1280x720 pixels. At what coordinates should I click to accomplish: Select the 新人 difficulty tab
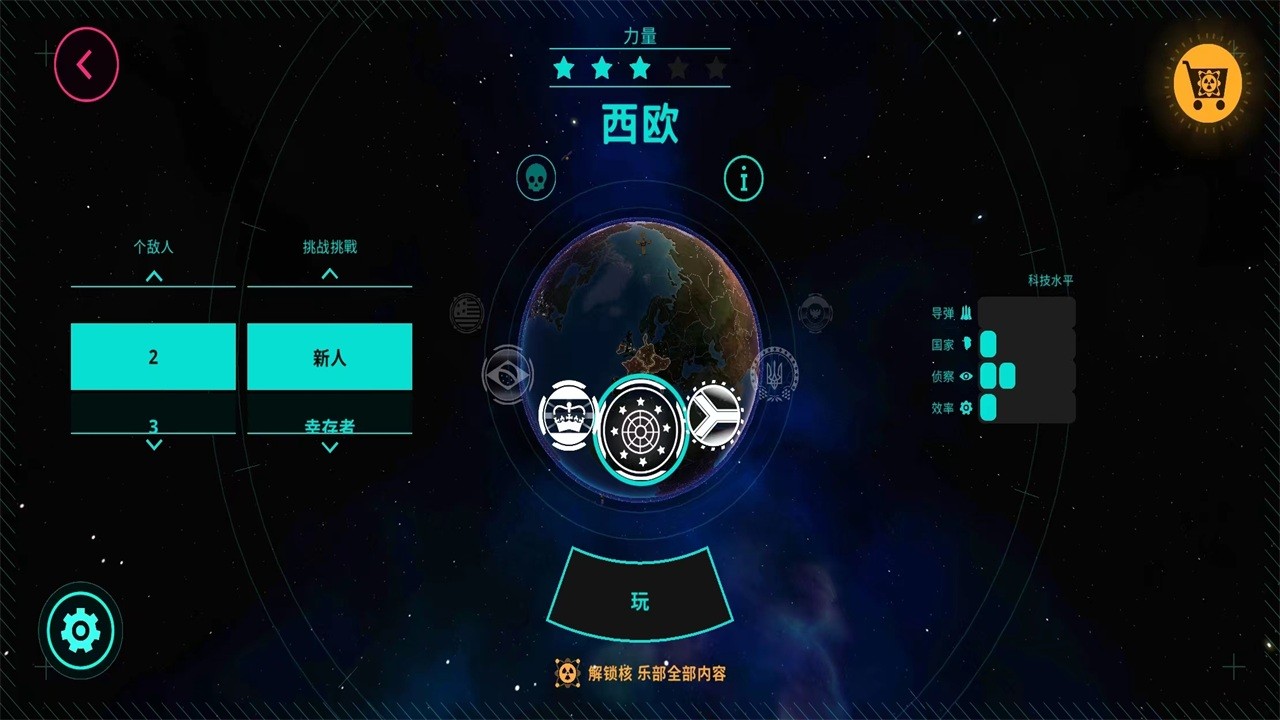click(x=330, y=356)
